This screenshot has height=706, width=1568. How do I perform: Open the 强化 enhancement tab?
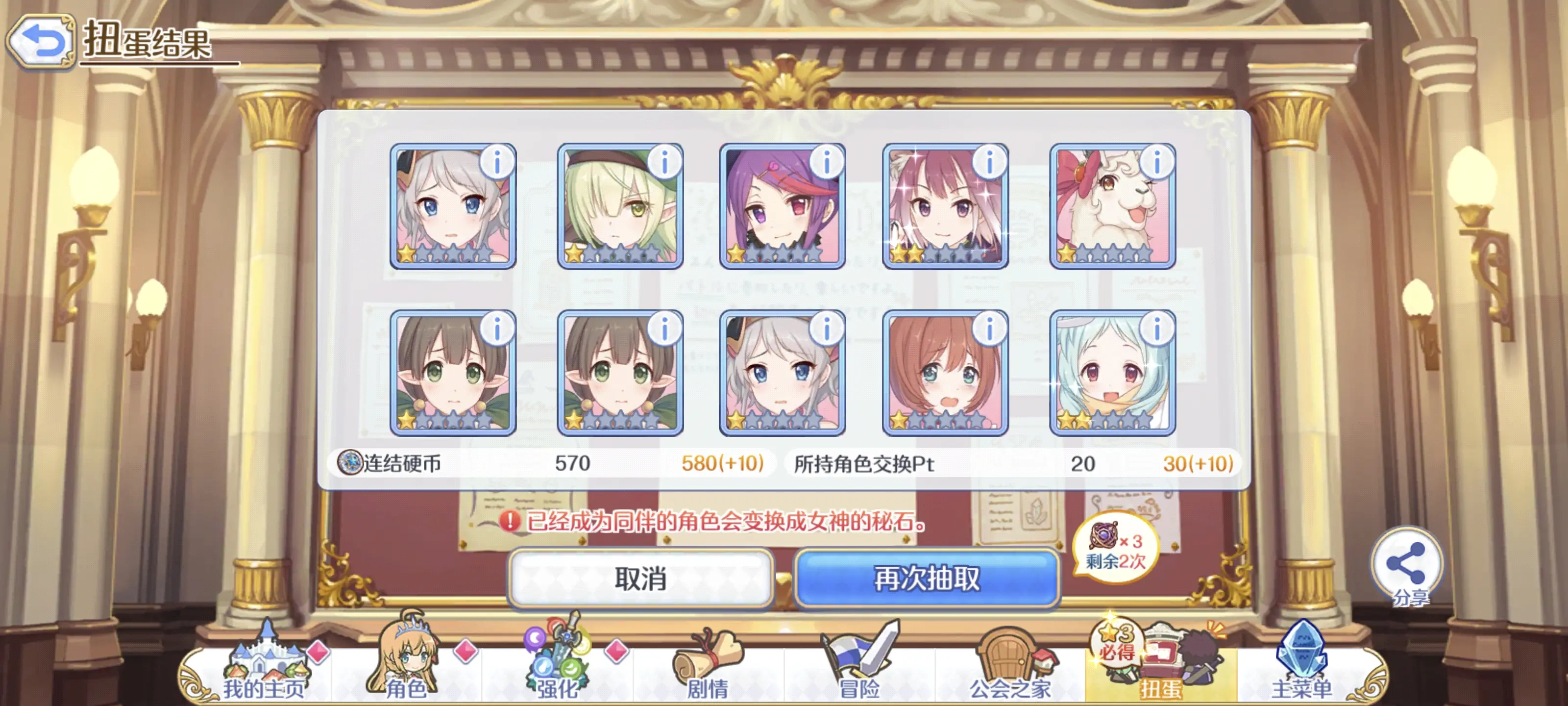[557, 667]
